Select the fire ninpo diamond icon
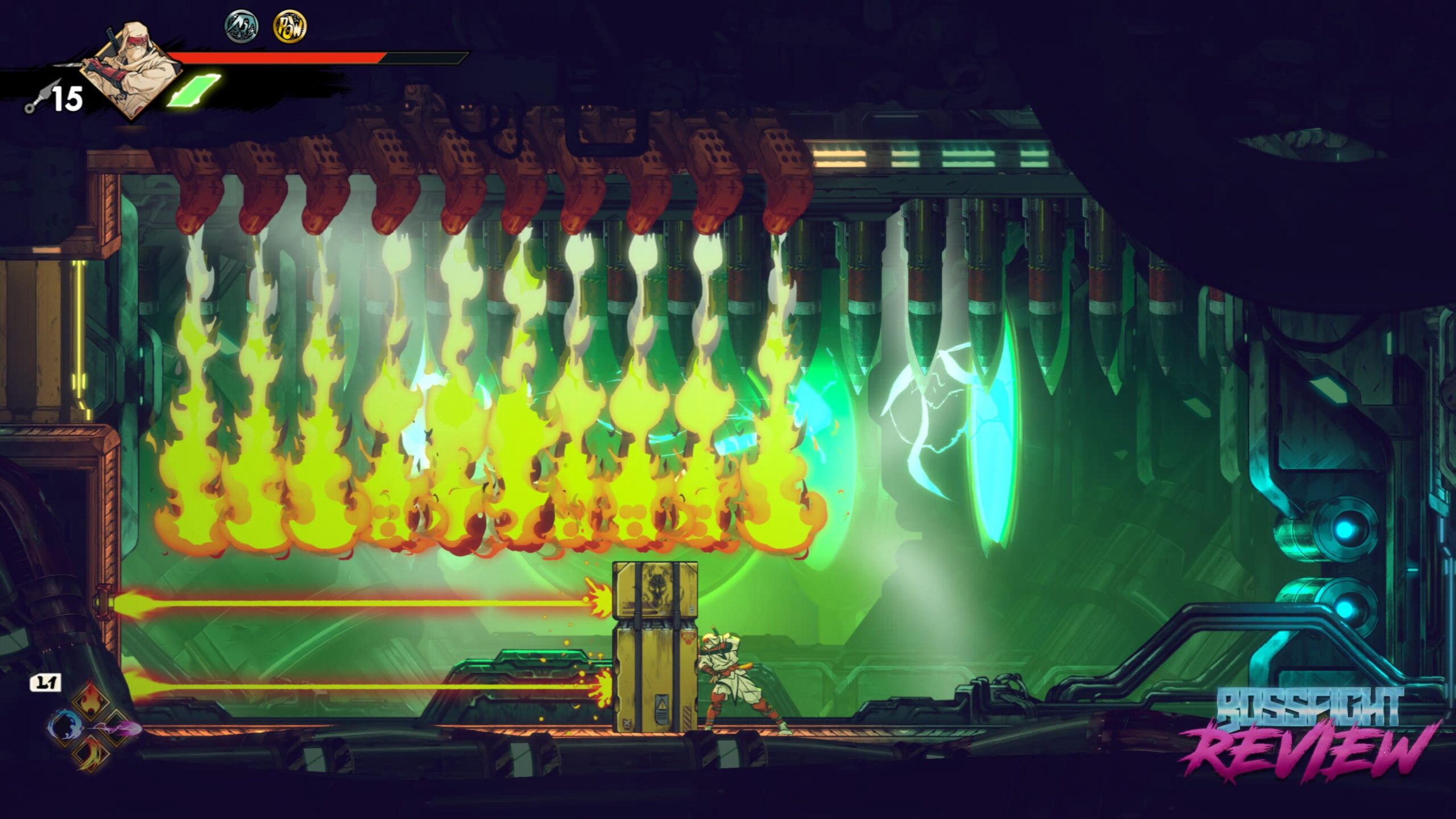This screenshot has width=1456, height=819. pos(90,702)
